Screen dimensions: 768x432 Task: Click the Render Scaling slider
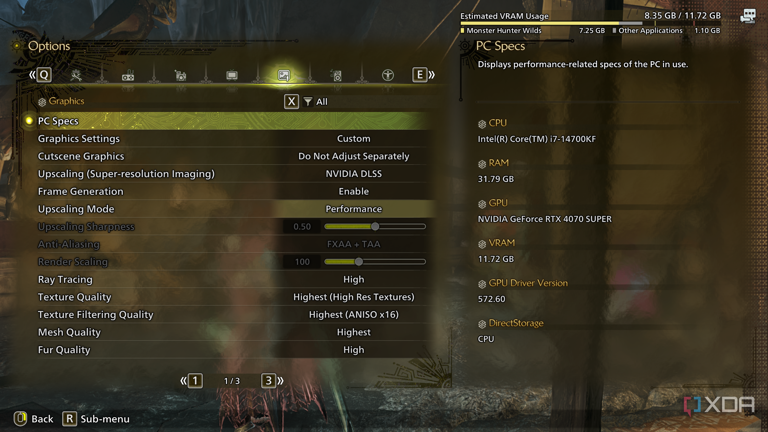click(375, 262)
